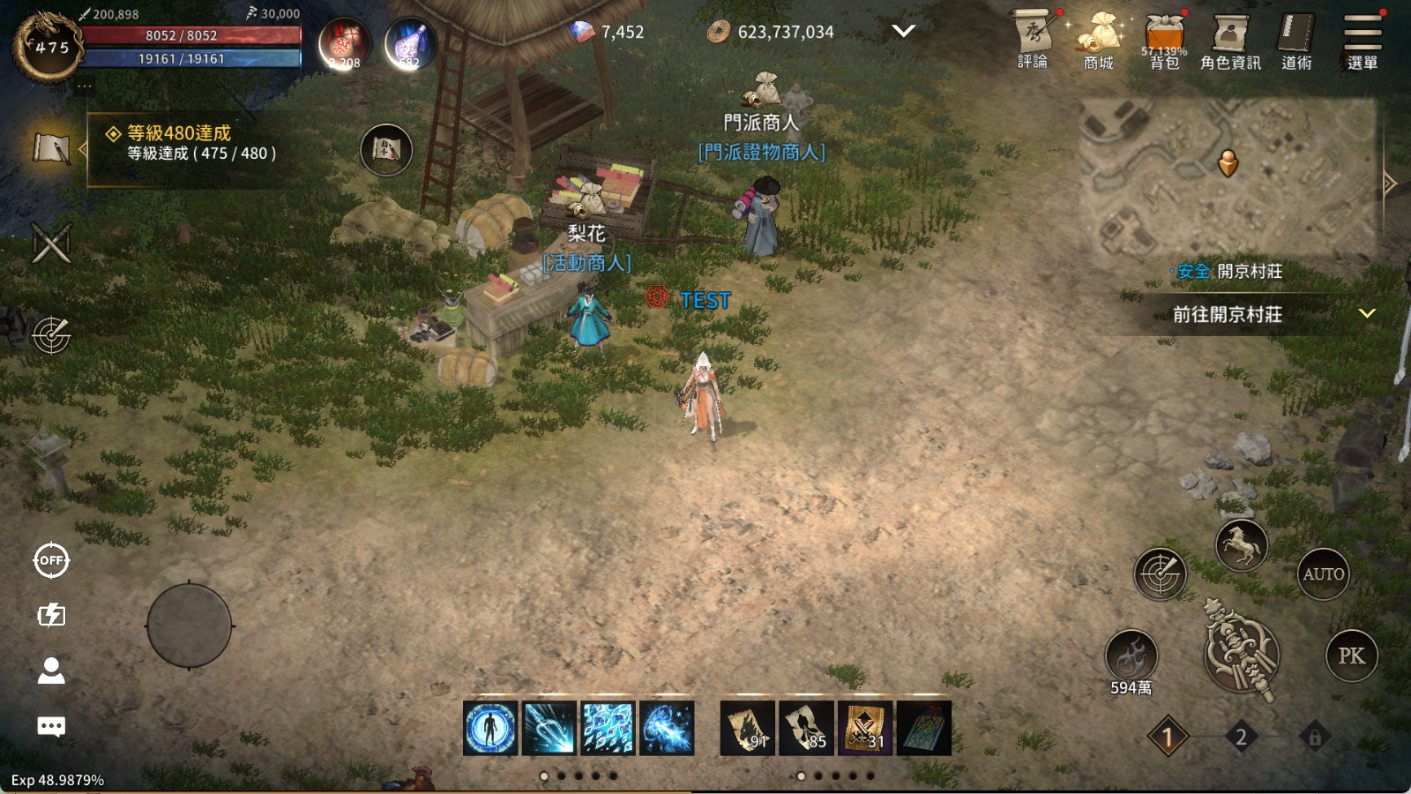Open the 背包 inventory bag
Image resolution: width=1411 pixels, height=794 pixels.
point(1164,40)
